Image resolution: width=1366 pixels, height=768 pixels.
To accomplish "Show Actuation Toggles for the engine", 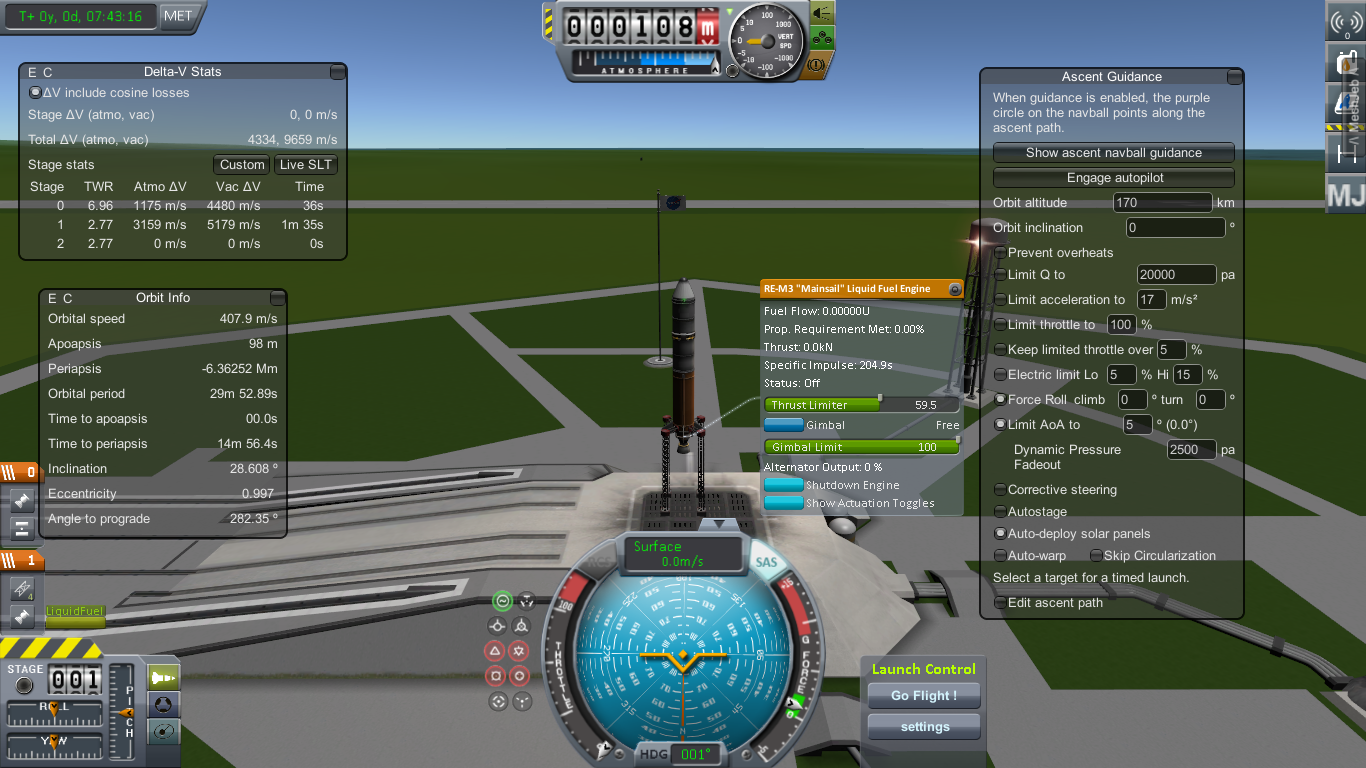I will click(784, 503).
